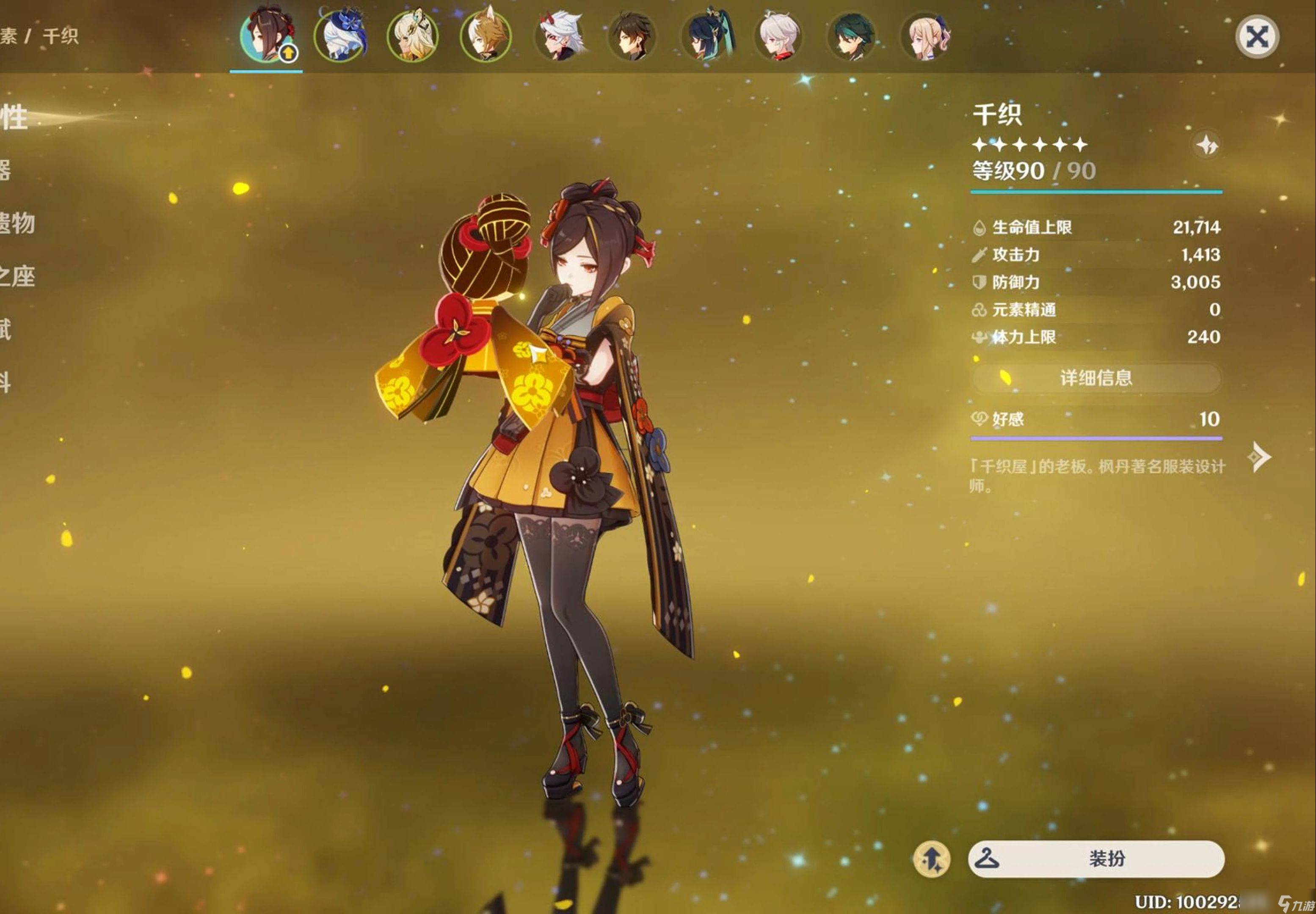Viewport: 1316px width, 914px height.
Task: Select Furina's portrait with the blue hat
Action: [340, 36]
